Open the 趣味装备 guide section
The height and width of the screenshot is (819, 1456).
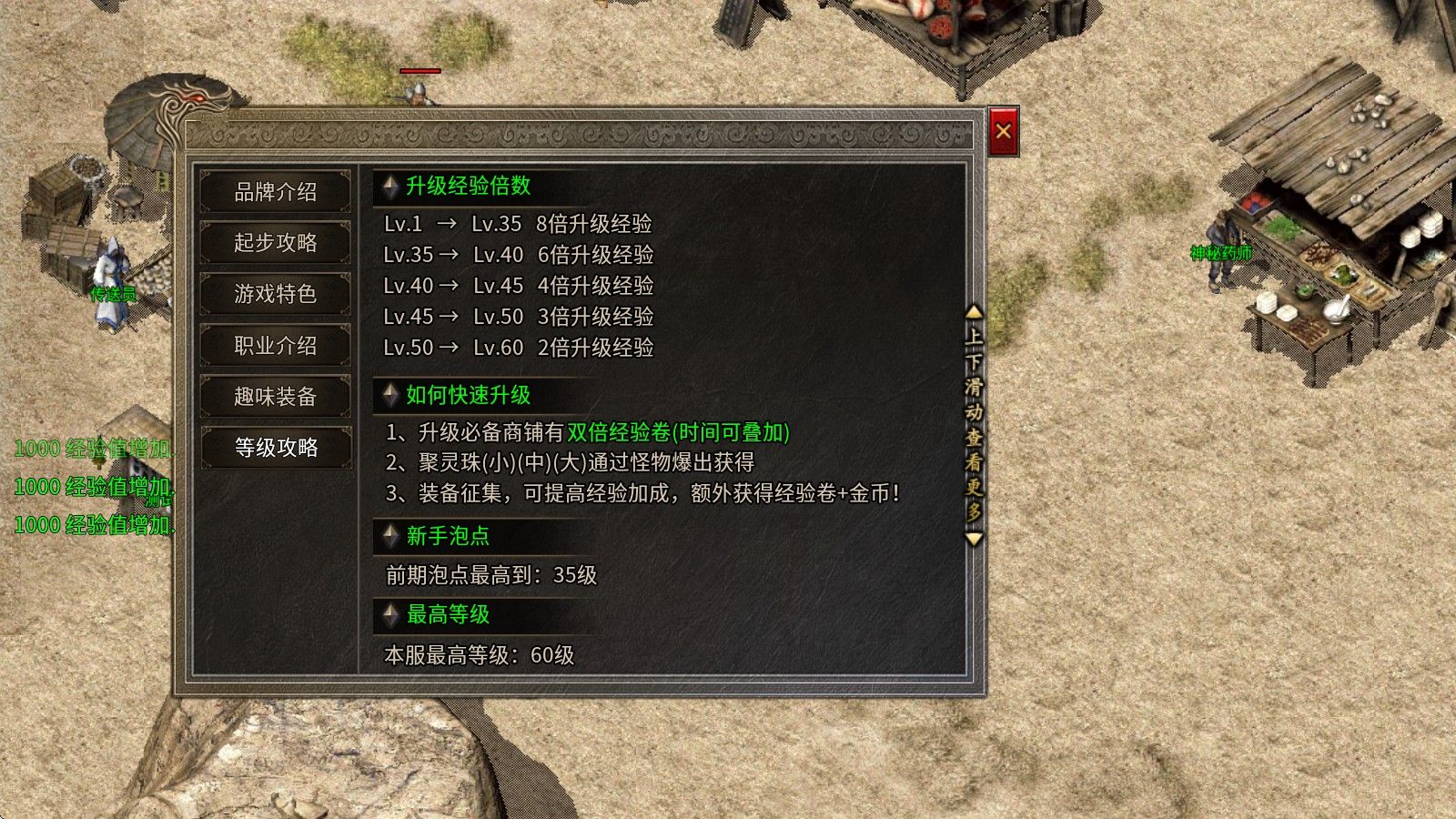point(275,397)
